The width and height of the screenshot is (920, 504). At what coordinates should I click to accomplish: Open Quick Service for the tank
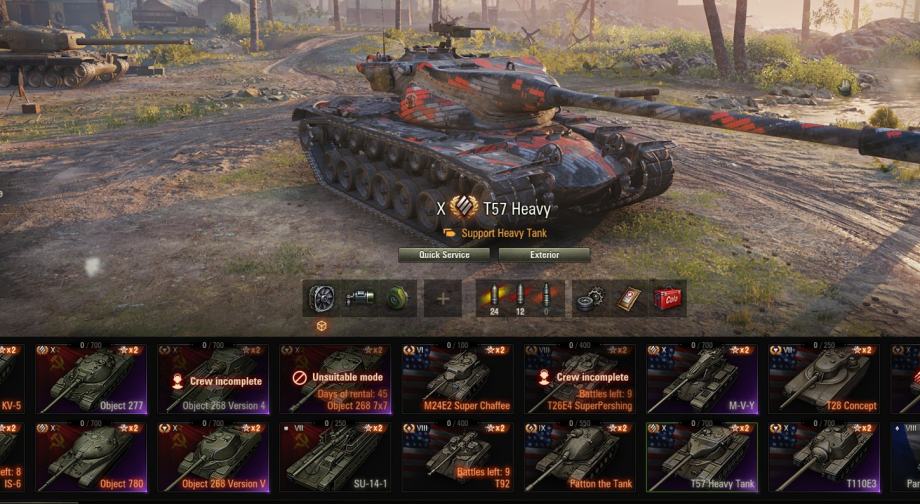tap(444, 255)
